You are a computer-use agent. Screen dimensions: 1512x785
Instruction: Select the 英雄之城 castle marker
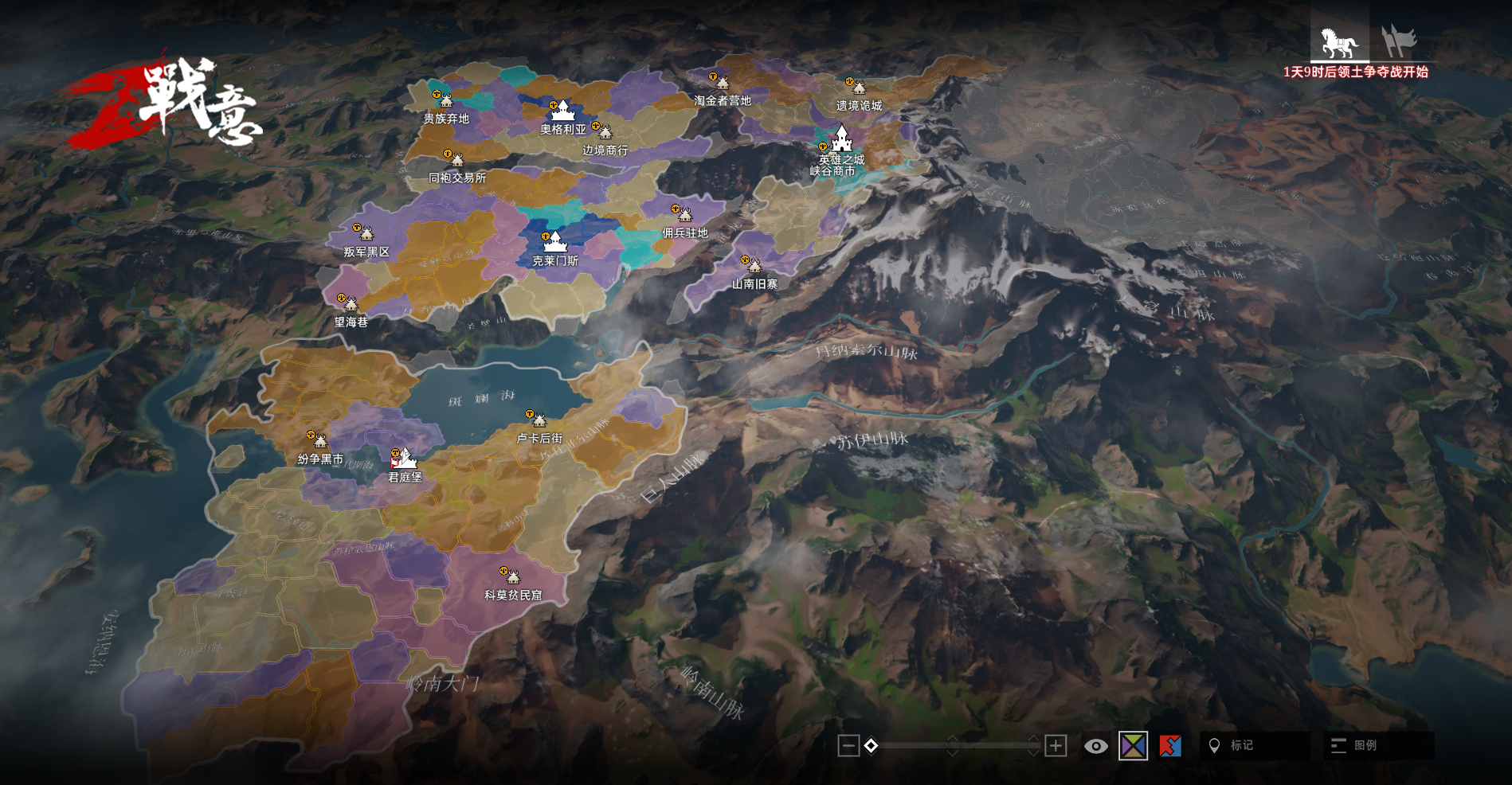[x=842, y=139]
